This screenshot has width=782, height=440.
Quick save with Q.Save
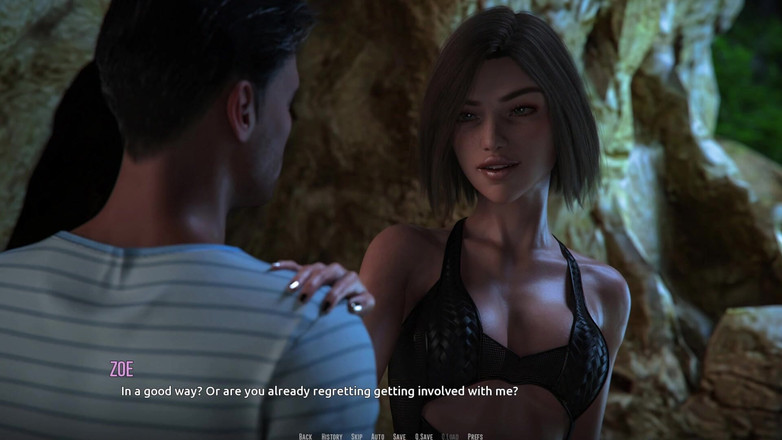(x=424, y=436)
